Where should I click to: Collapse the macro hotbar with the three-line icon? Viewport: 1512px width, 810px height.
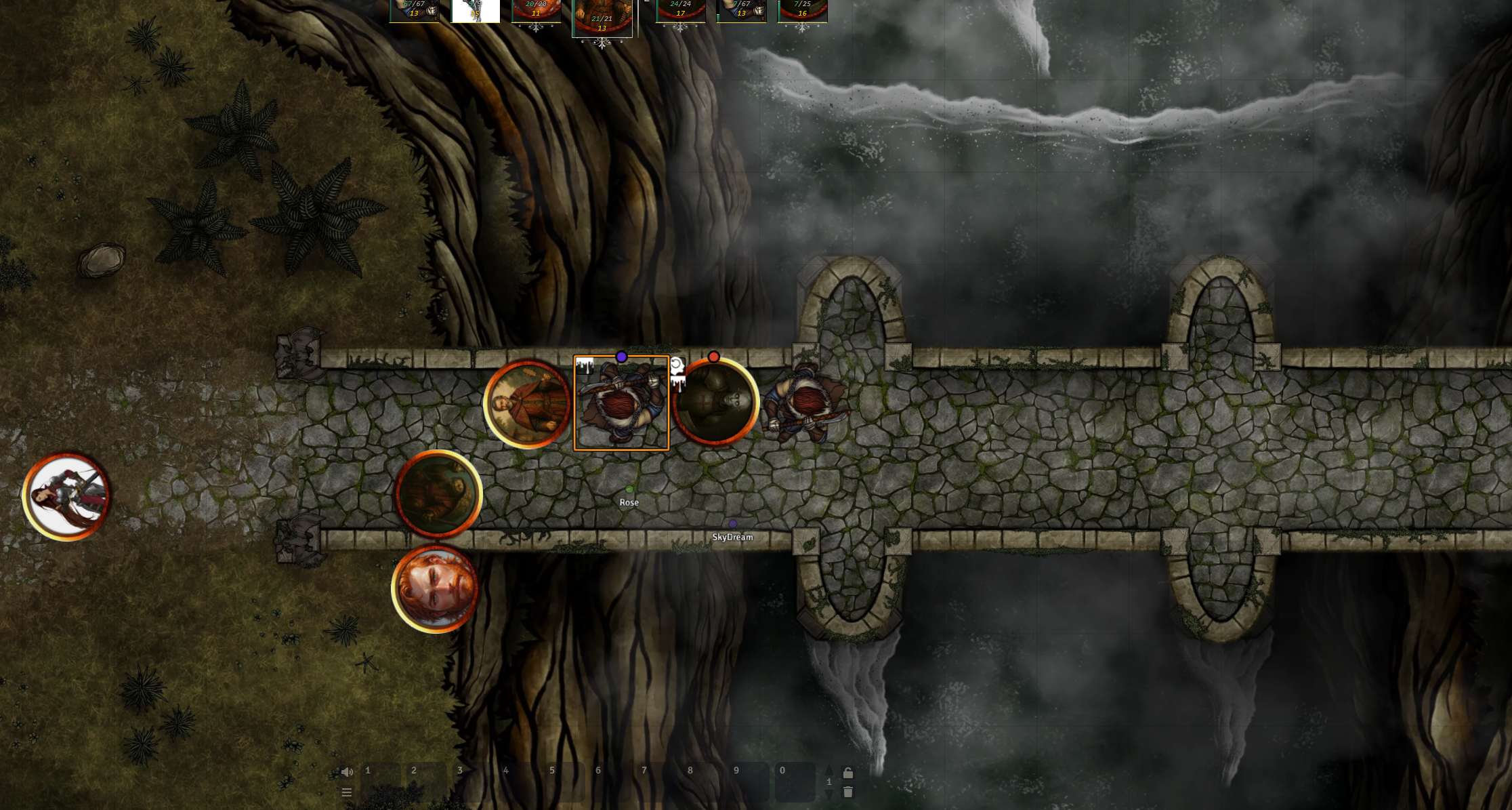pos(347,792)
